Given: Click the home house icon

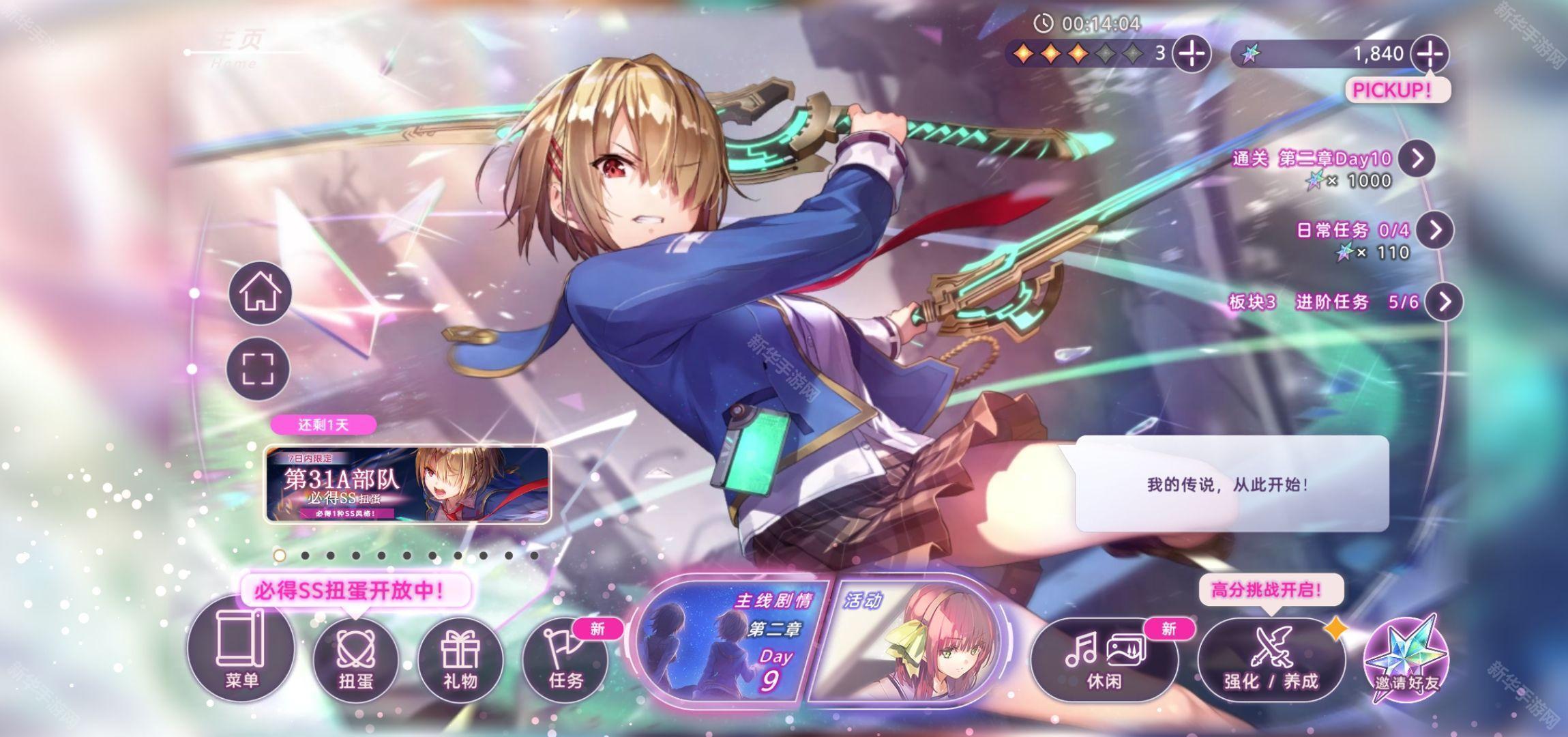Looking at the screenshot, I should click(260, 293).
